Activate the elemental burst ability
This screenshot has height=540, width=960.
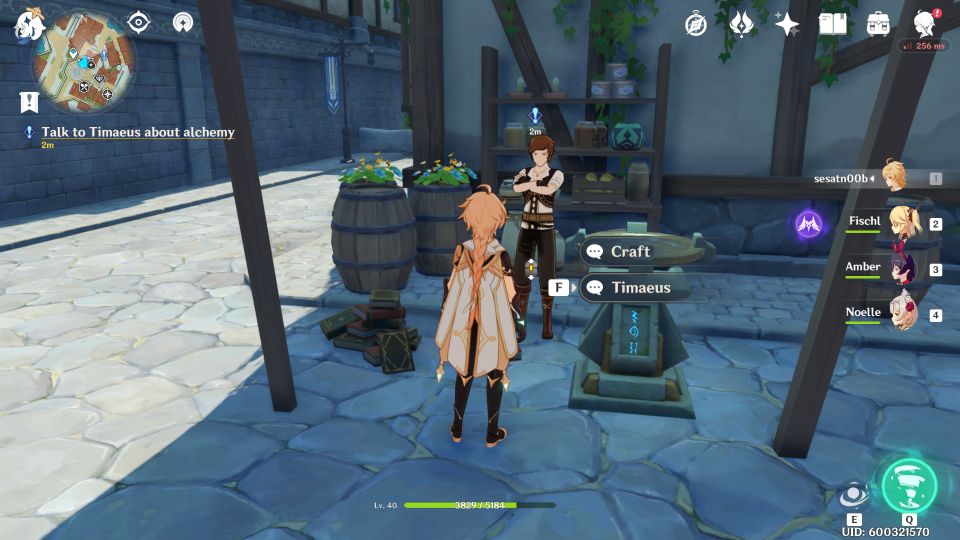tap(909, 486)
